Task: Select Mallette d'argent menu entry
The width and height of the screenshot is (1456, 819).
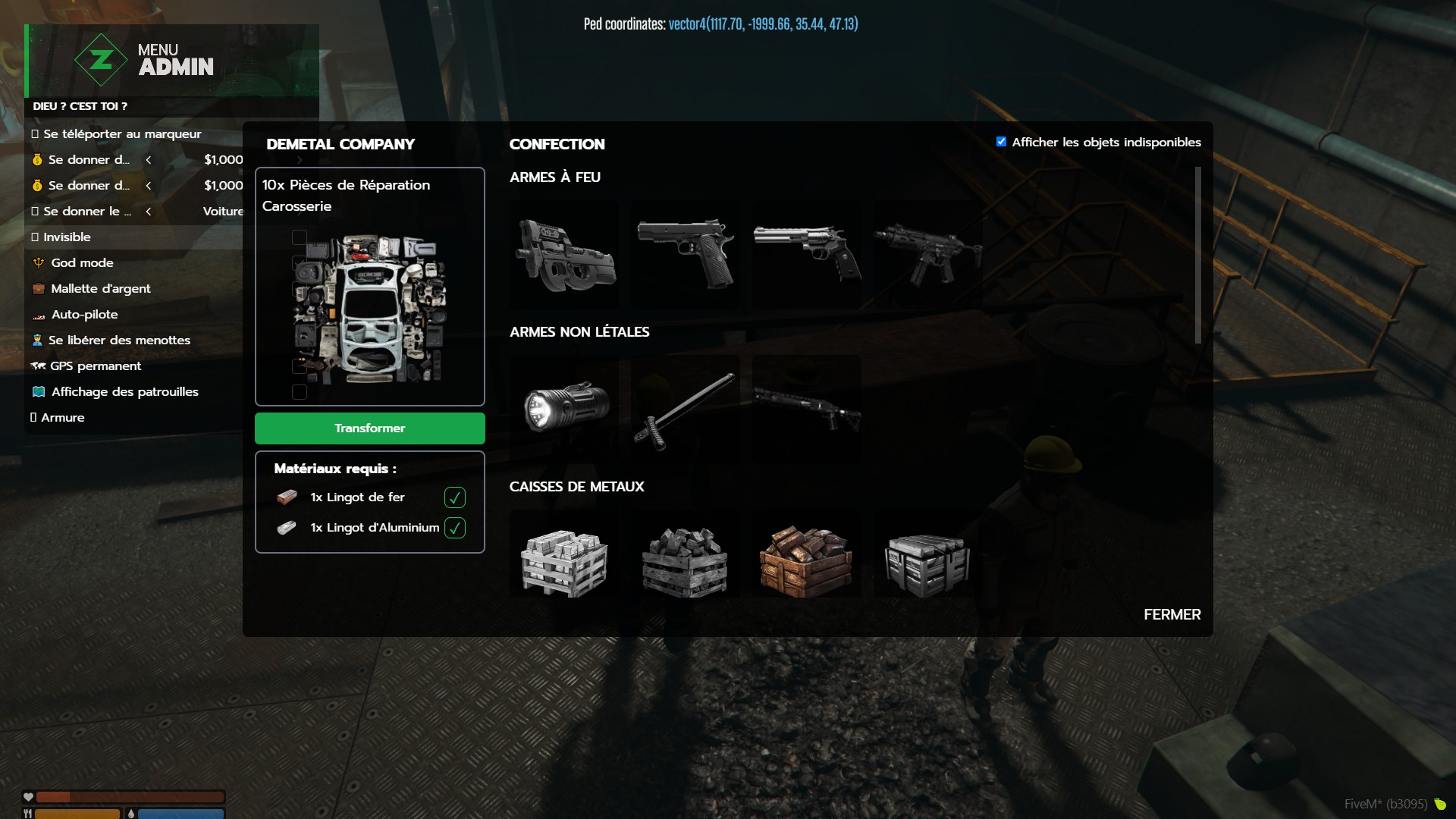Action: [x=100, y=289]
